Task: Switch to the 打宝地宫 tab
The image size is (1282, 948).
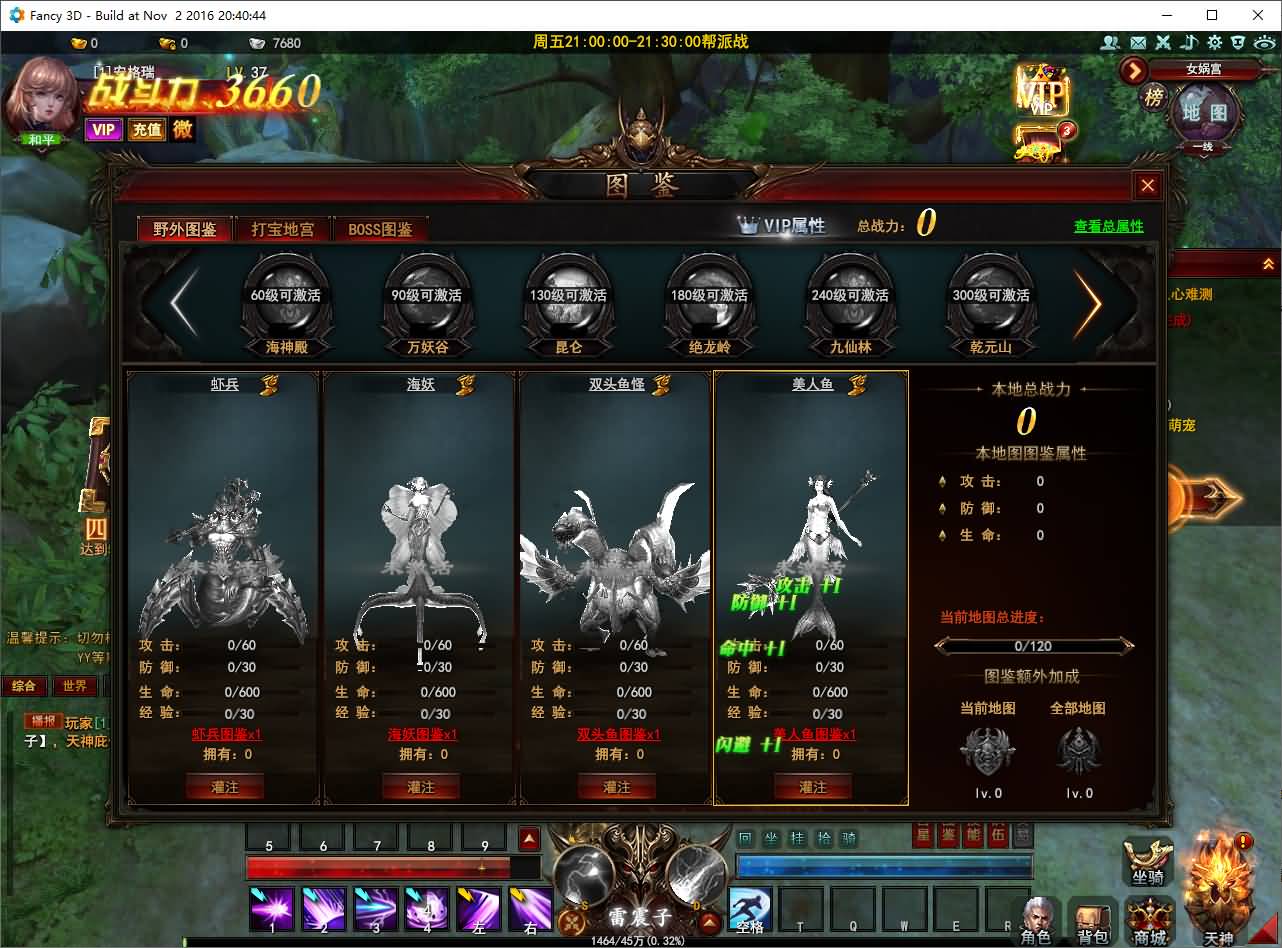Action: point(283,229)
